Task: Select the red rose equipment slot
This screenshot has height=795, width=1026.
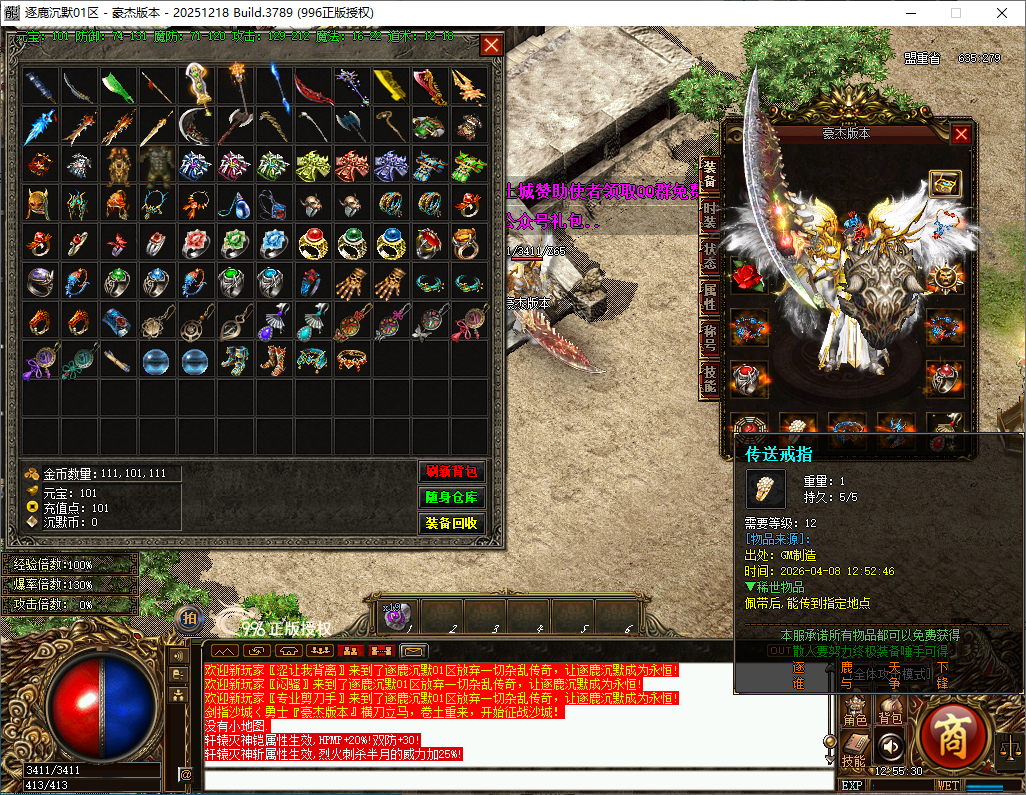Action: point(748,277)
